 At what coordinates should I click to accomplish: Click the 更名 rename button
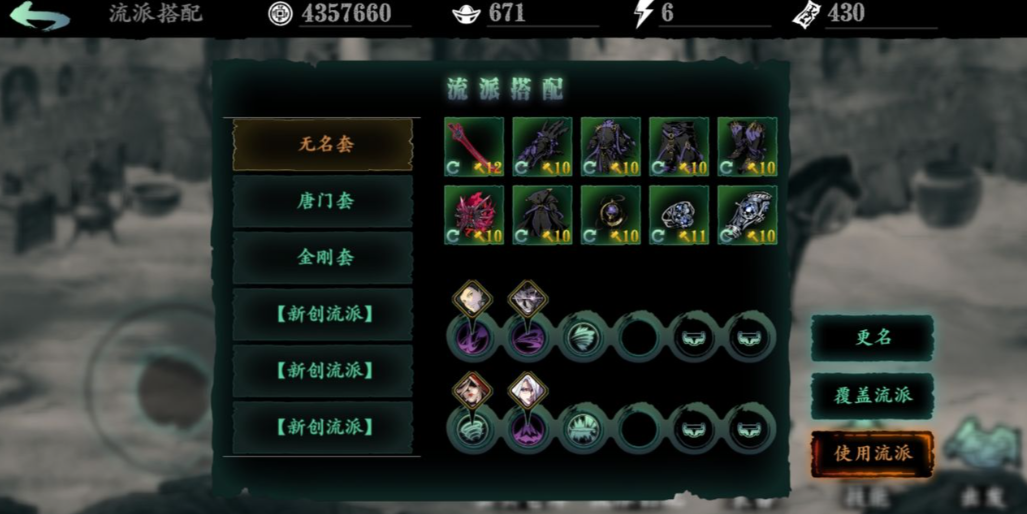click(x=872, y=338)
